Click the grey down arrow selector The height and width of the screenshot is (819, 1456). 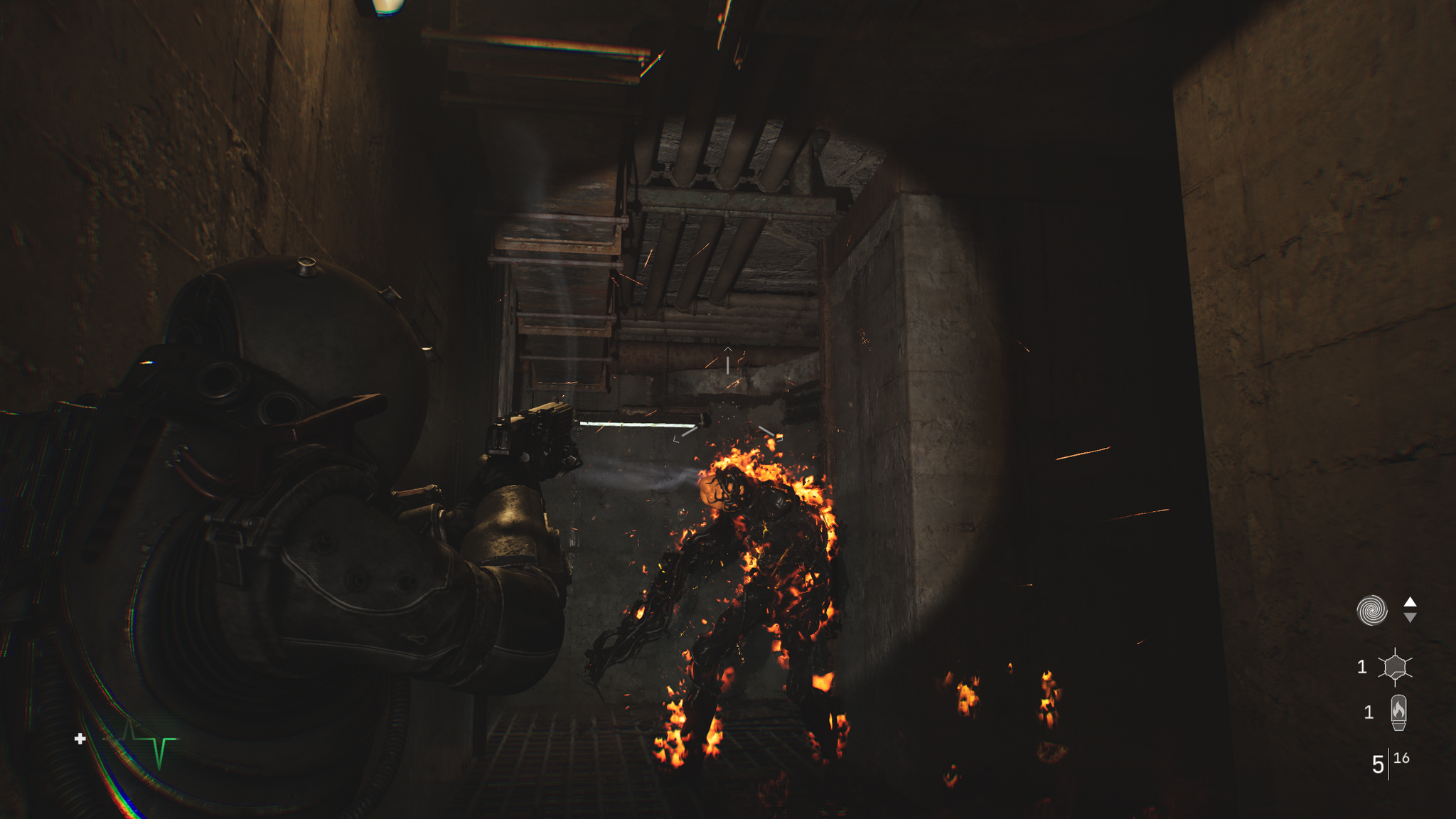coord(1410,618)
